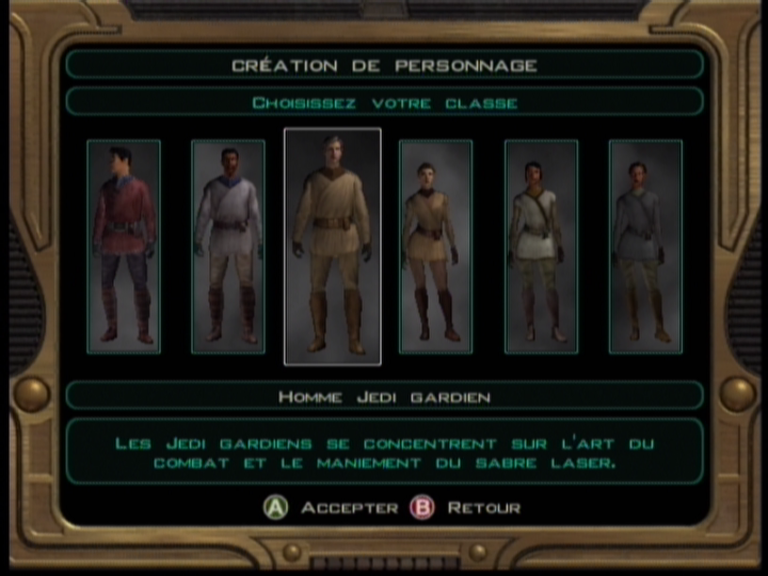Select the male character in red tunic
Screen dimensions: 768x576
click(x=124, y=246)
